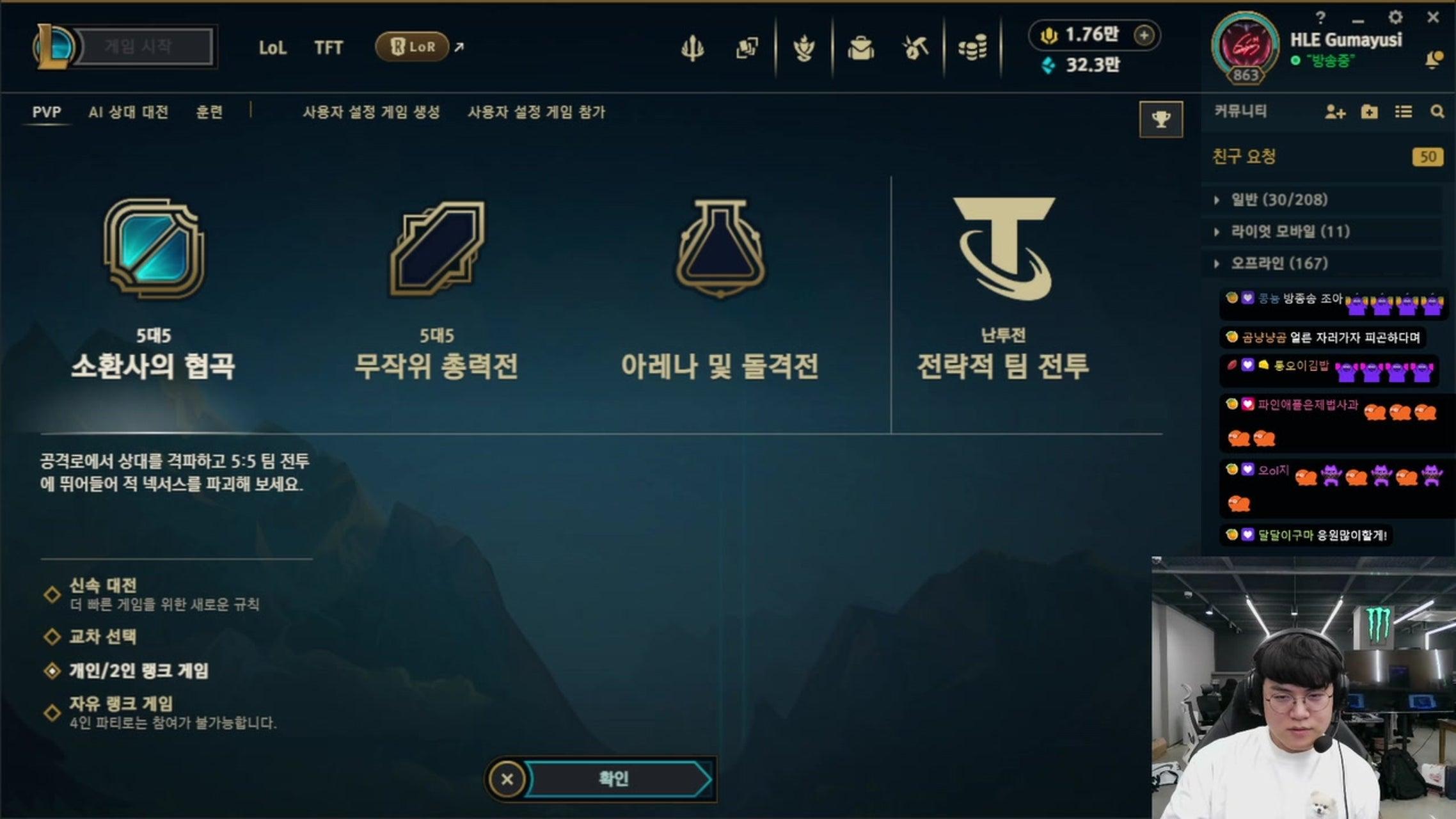Click the add friend icon in community panel

coord(1334,112)
